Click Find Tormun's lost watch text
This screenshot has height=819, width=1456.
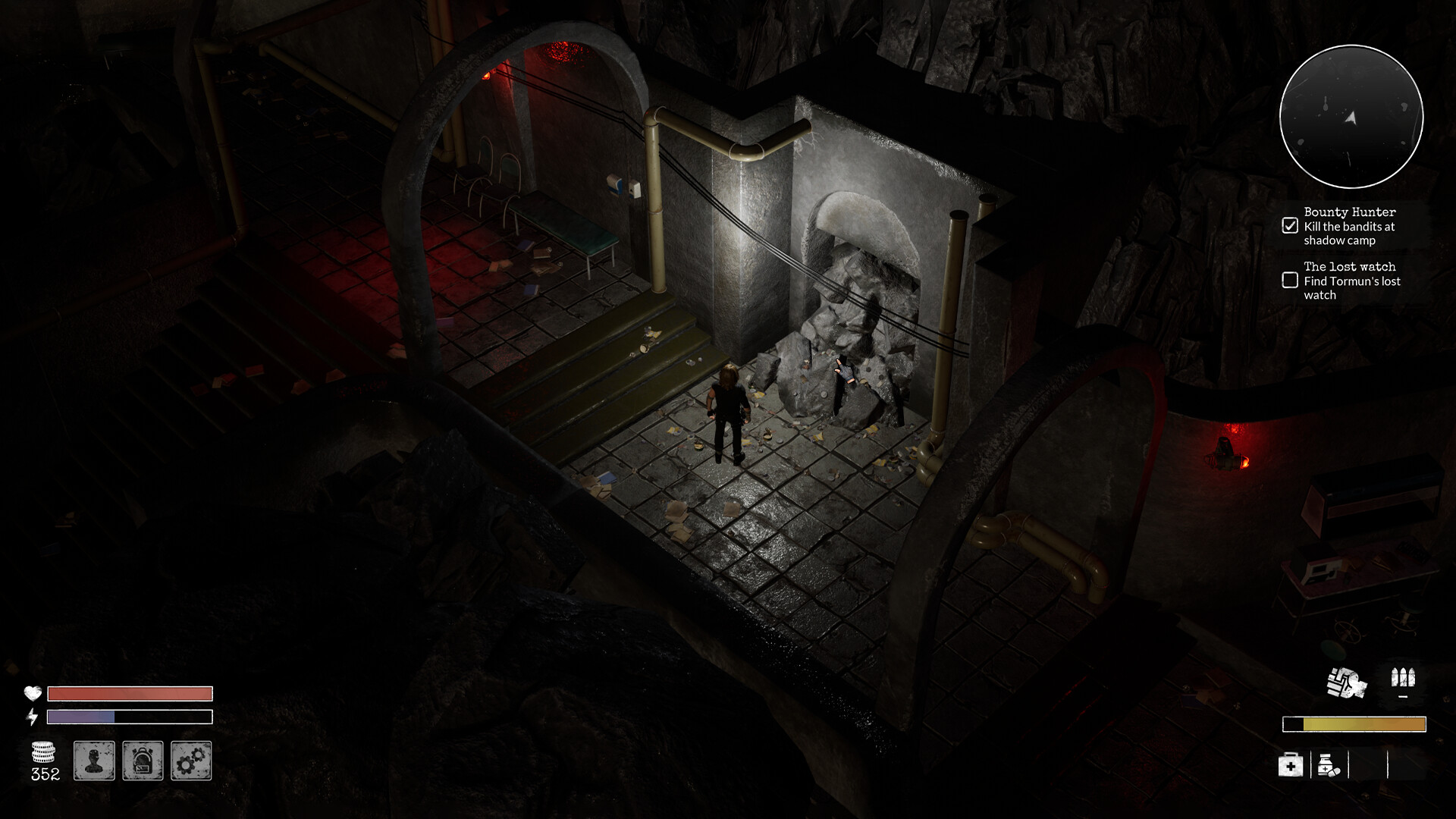1351,288
